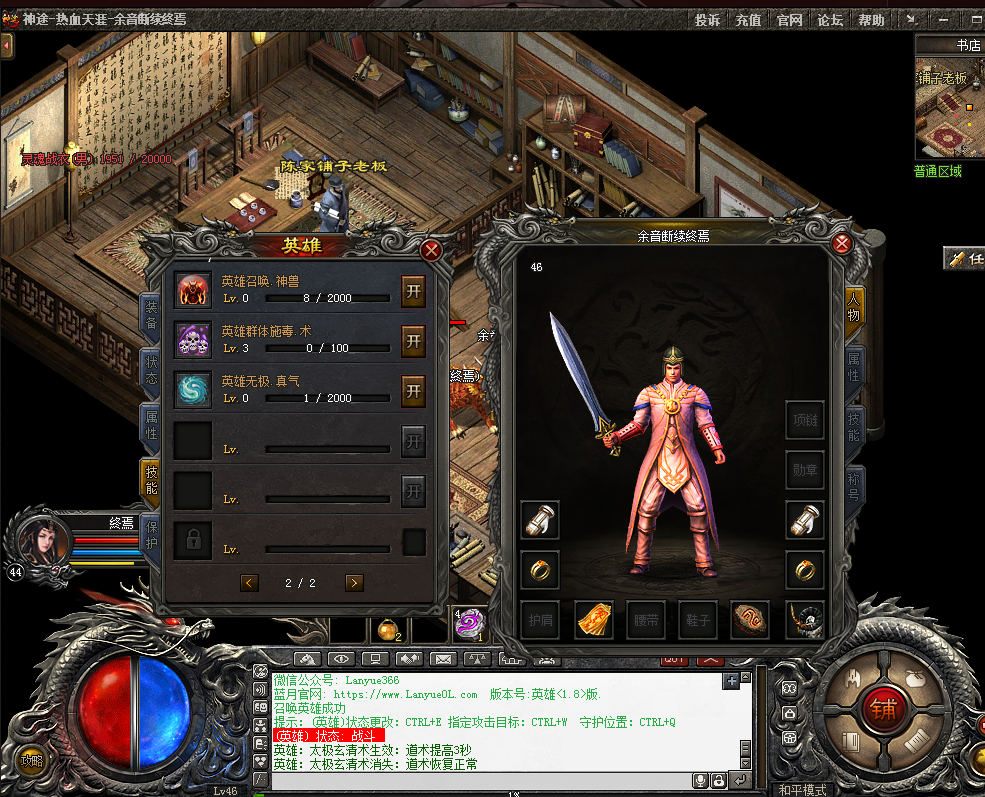The image size is (985, 797).
Task: Switch to the hero 装备 tab
Action: click(150, 316)
